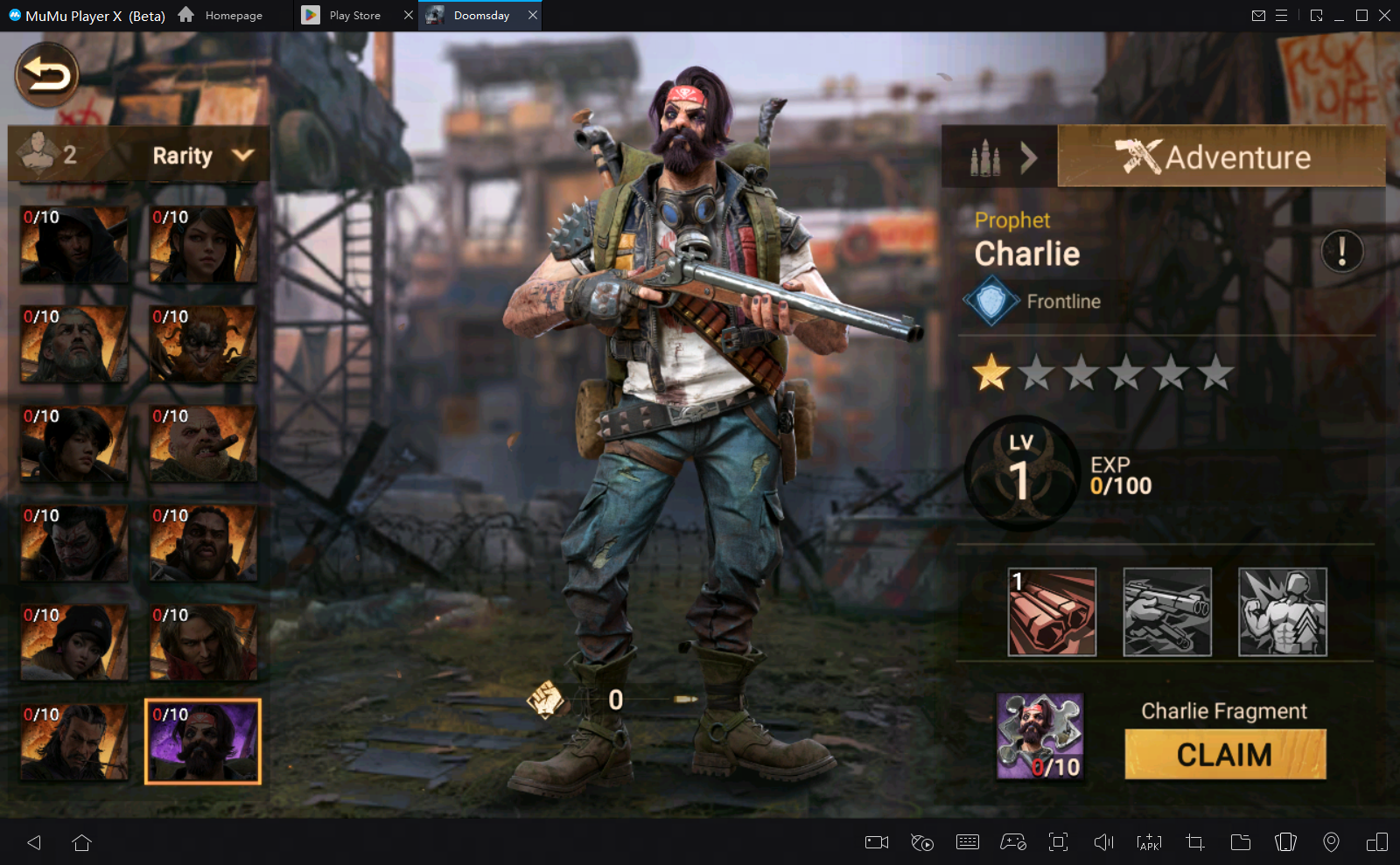Select the hooded hero portrait
This screenshot has height=865, width=1400.
click(74, 245)
